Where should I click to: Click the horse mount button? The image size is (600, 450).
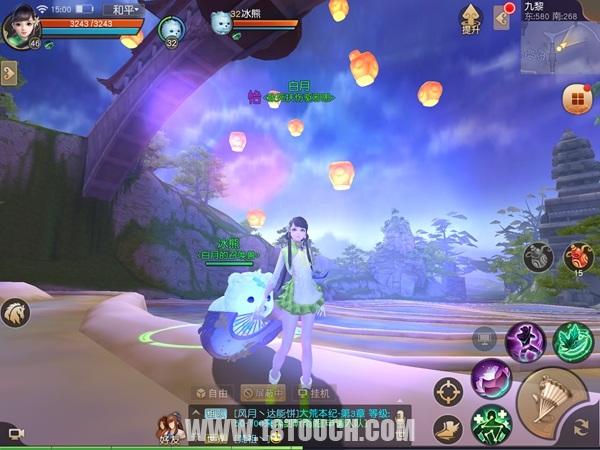15,312
